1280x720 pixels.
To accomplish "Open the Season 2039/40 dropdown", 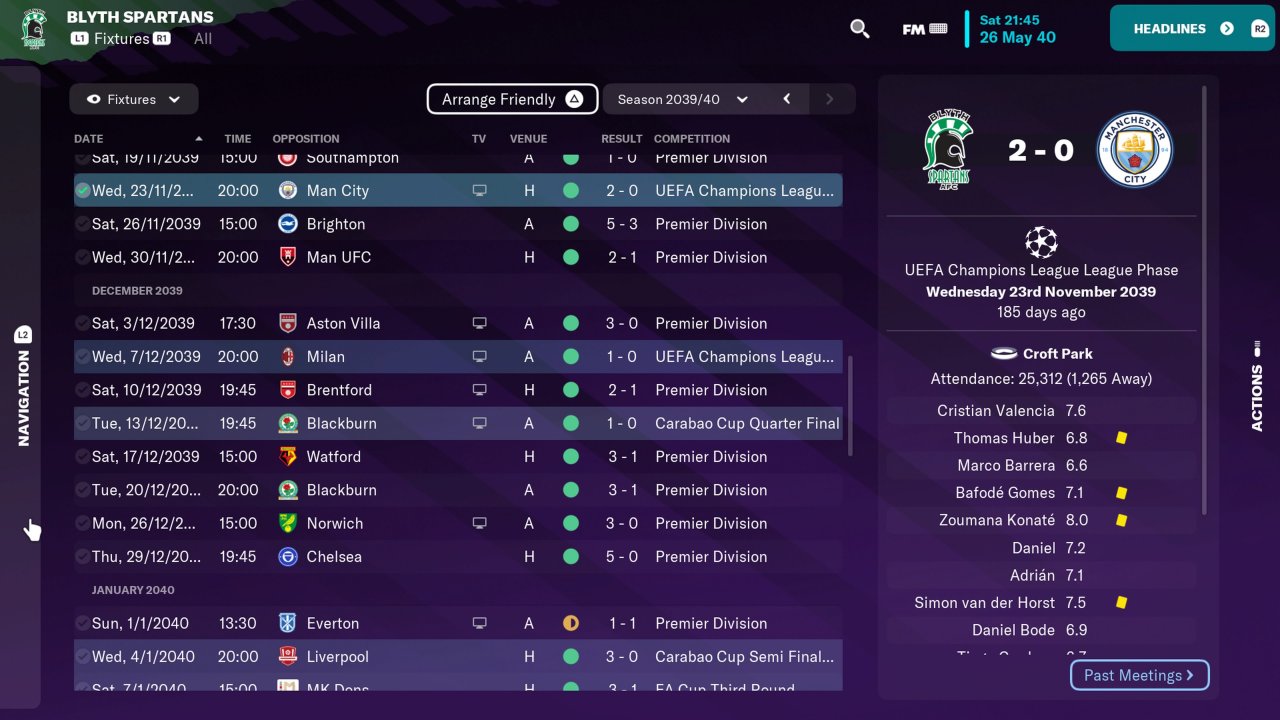I will pos(682,99).
